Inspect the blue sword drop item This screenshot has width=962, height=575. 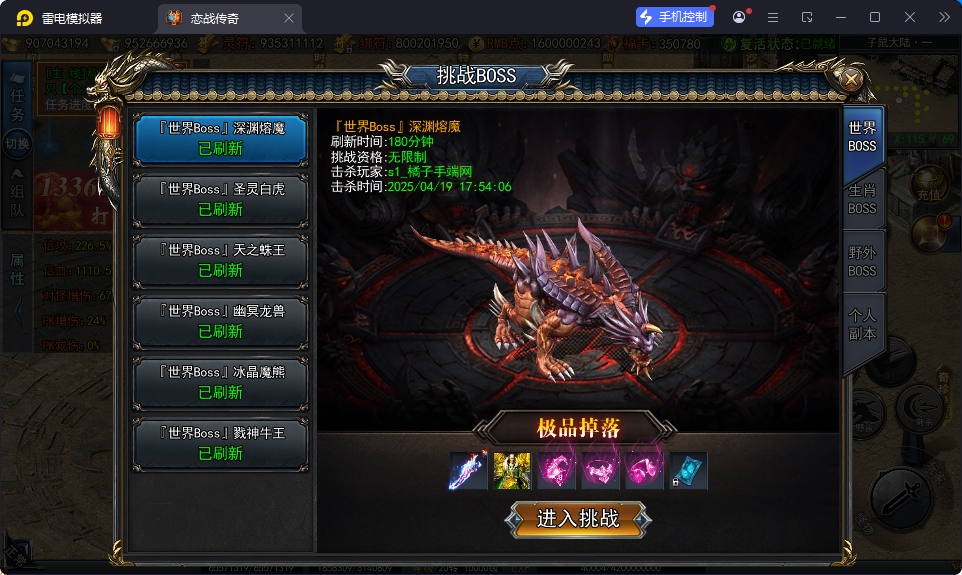point(468,470)
